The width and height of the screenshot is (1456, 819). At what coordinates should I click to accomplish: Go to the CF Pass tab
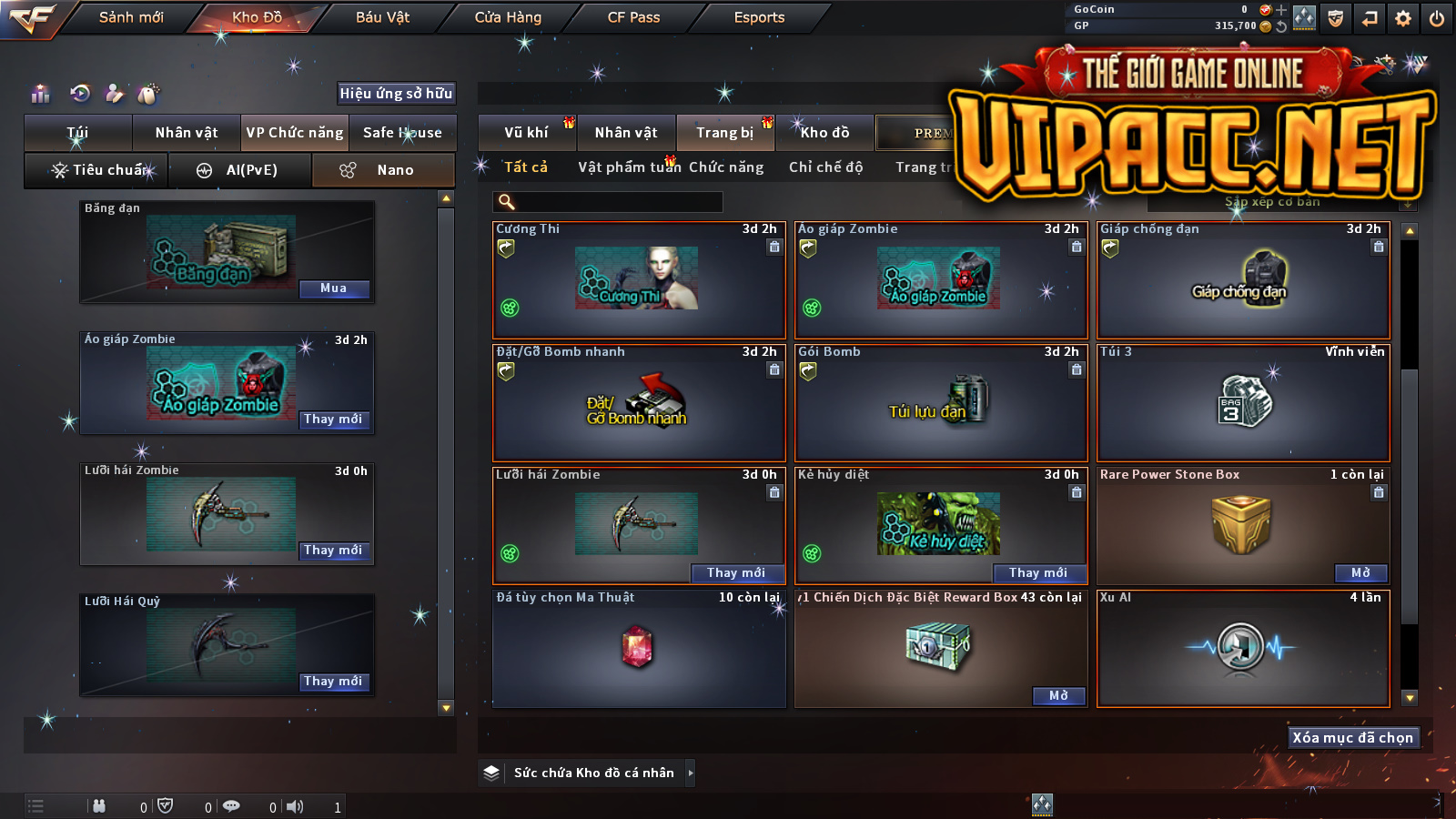tap(633, 17)
